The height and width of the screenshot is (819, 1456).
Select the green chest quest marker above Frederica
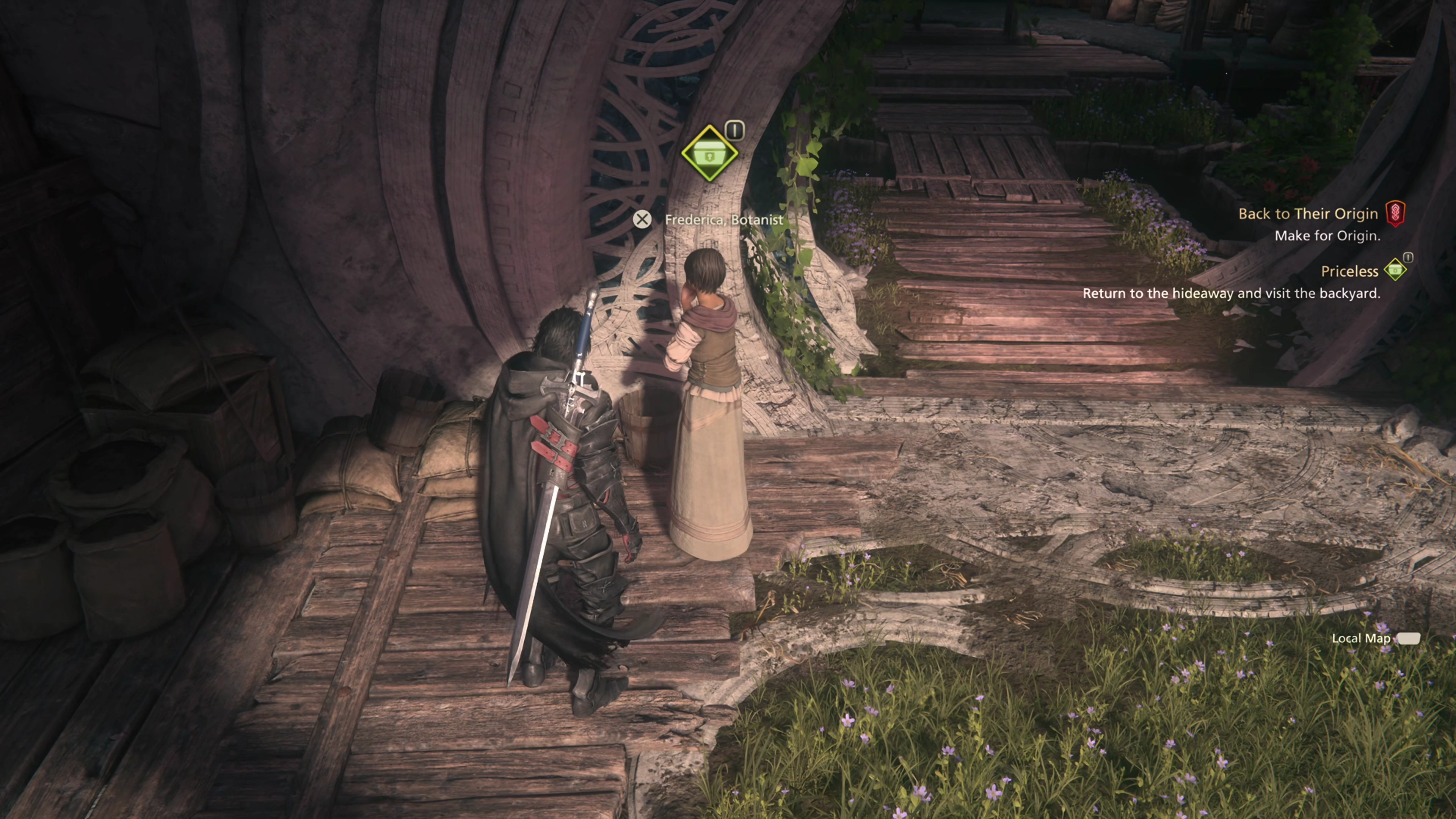(x=709, y=153)
